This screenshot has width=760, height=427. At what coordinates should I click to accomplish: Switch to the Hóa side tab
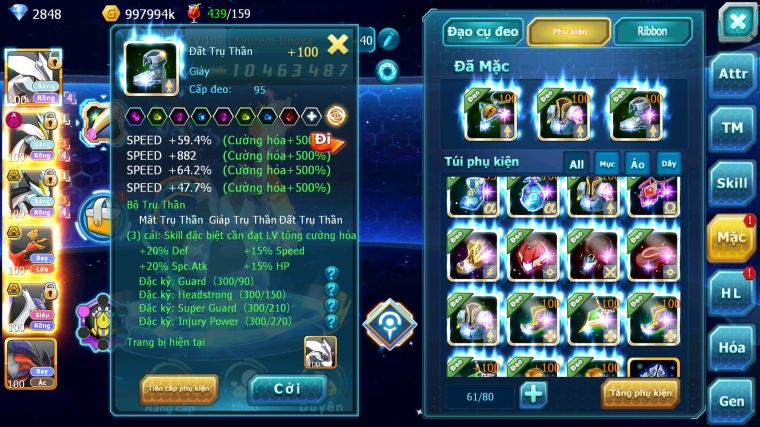click(x=731, y=347)
